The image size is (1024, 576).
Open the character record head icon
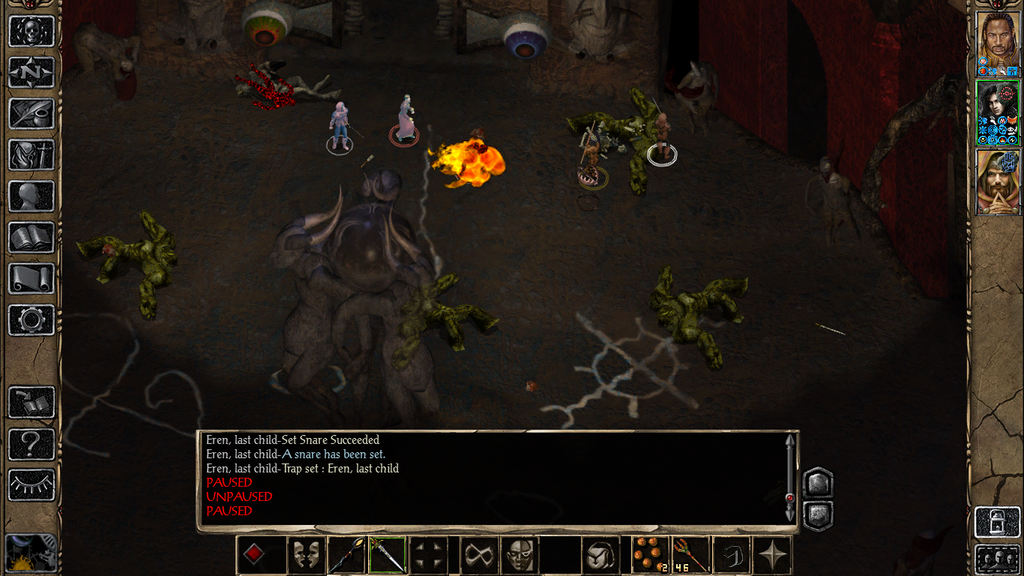(31, 196)
